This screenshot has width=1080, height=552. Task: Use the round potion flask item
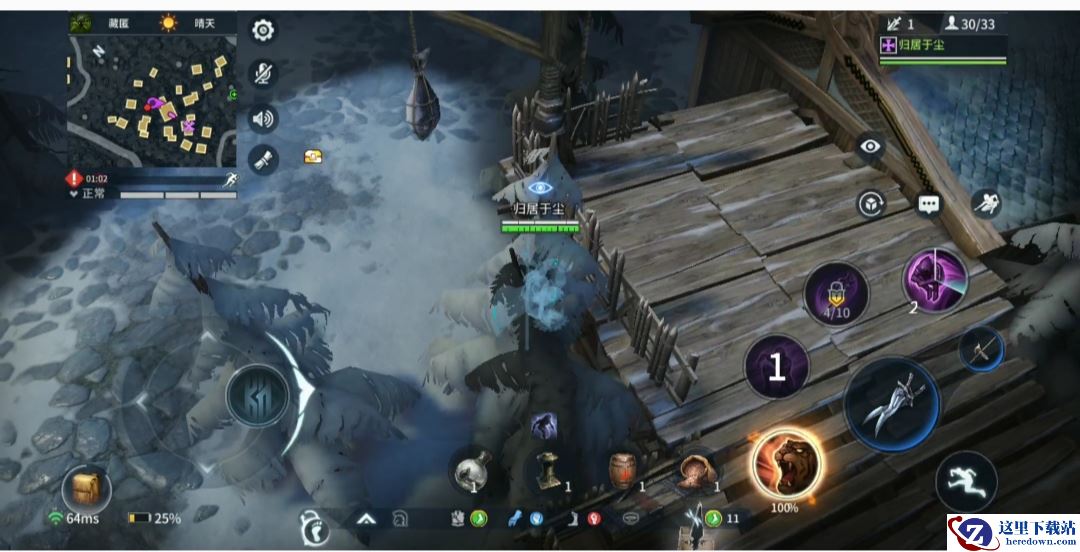click(472, 468)
